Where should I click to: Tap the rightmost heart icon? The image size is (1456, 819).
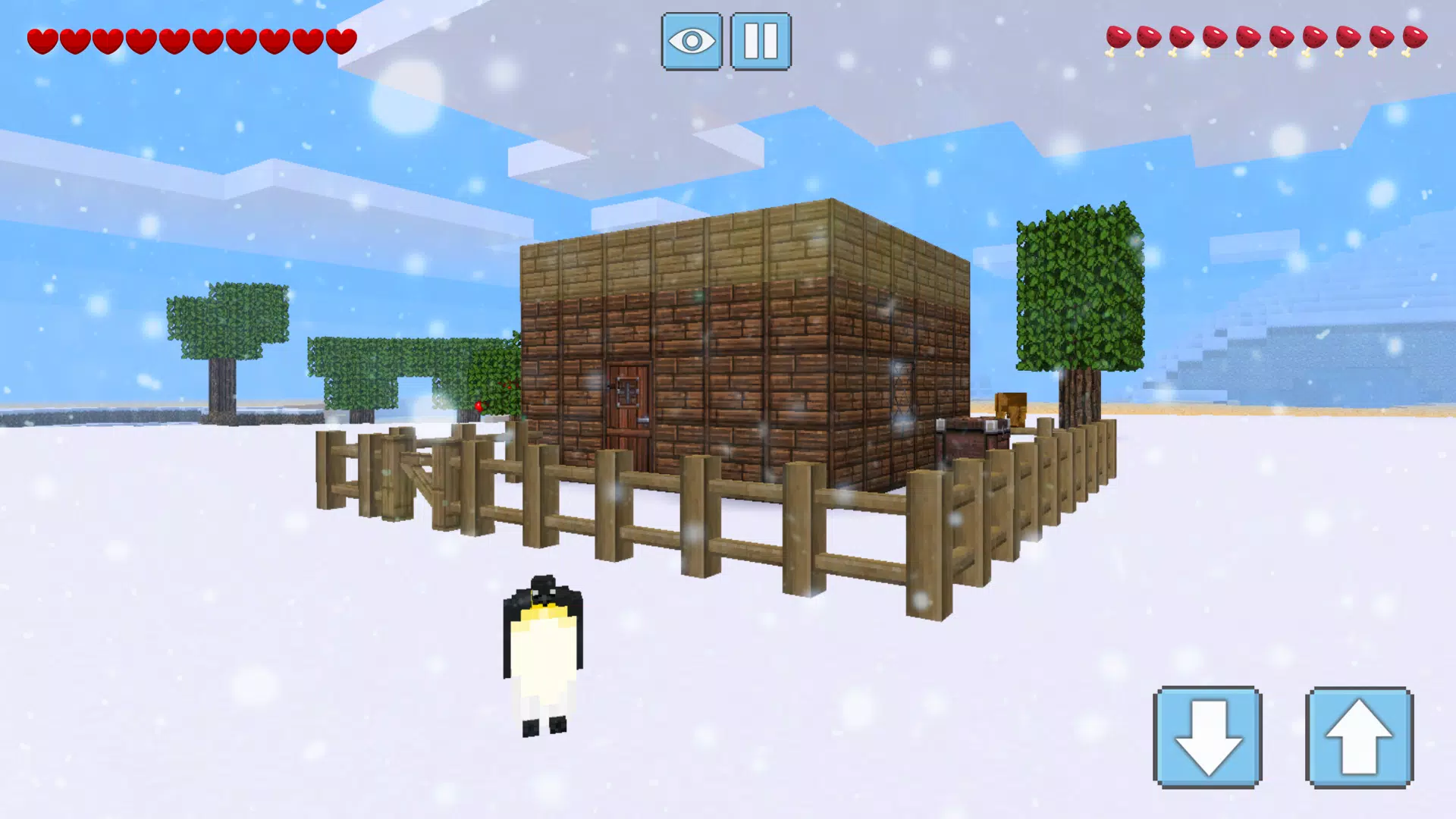click(341, 39)
